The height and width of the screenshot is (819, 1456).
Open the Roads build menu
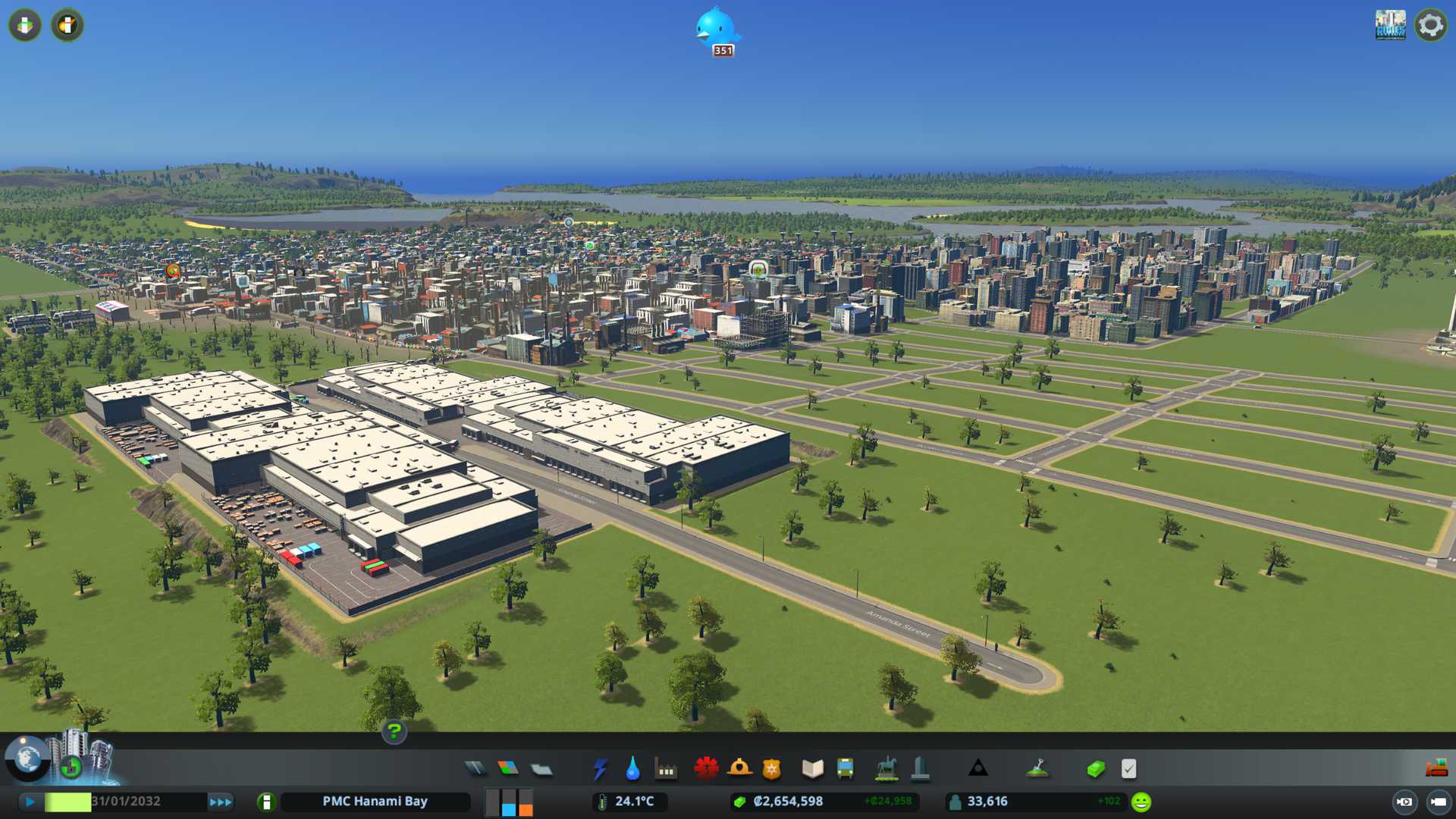tap(475, 769)
